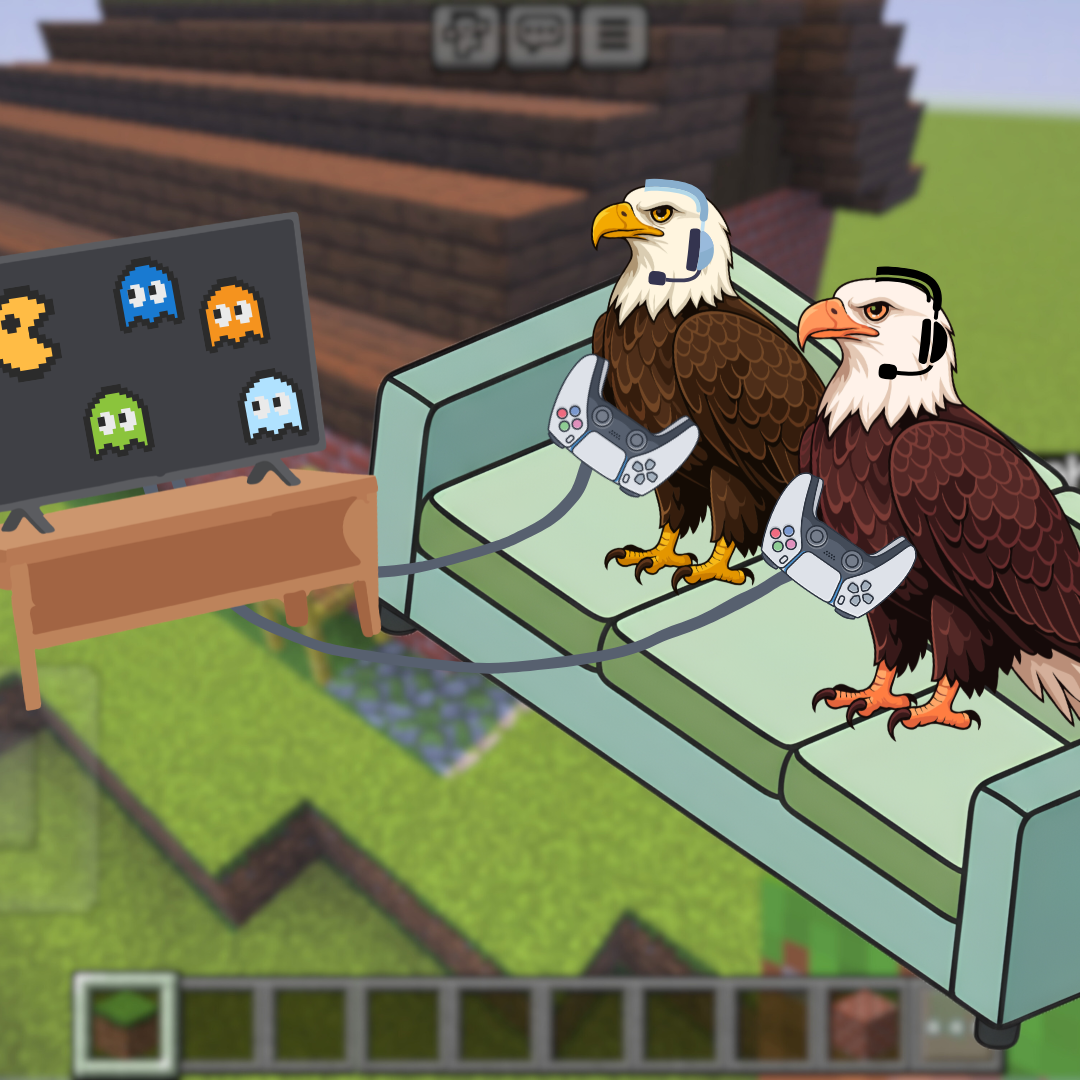Select the grass block hotbar slot
The width and height of the screenshot is (1080, 1080).
point(127,1023)
